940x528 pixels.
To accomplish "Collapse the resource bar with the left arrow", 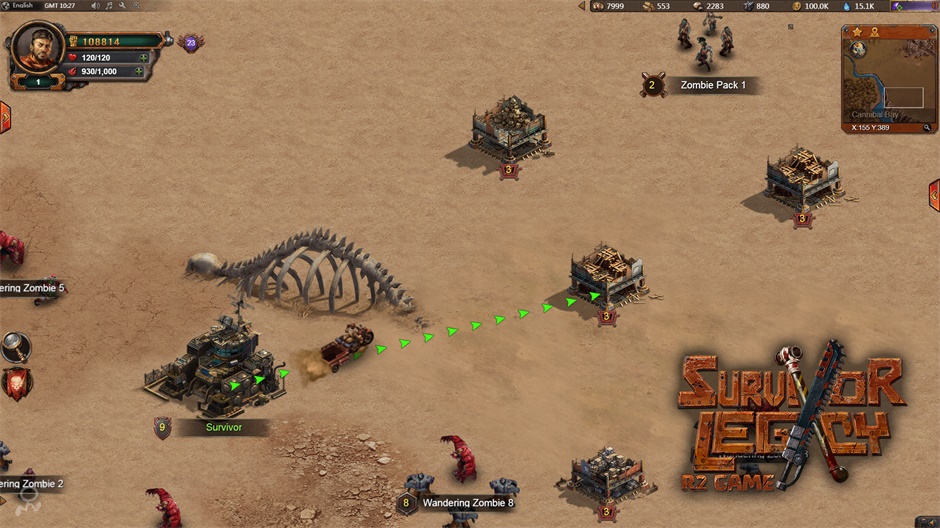I will tap(582, 6).
